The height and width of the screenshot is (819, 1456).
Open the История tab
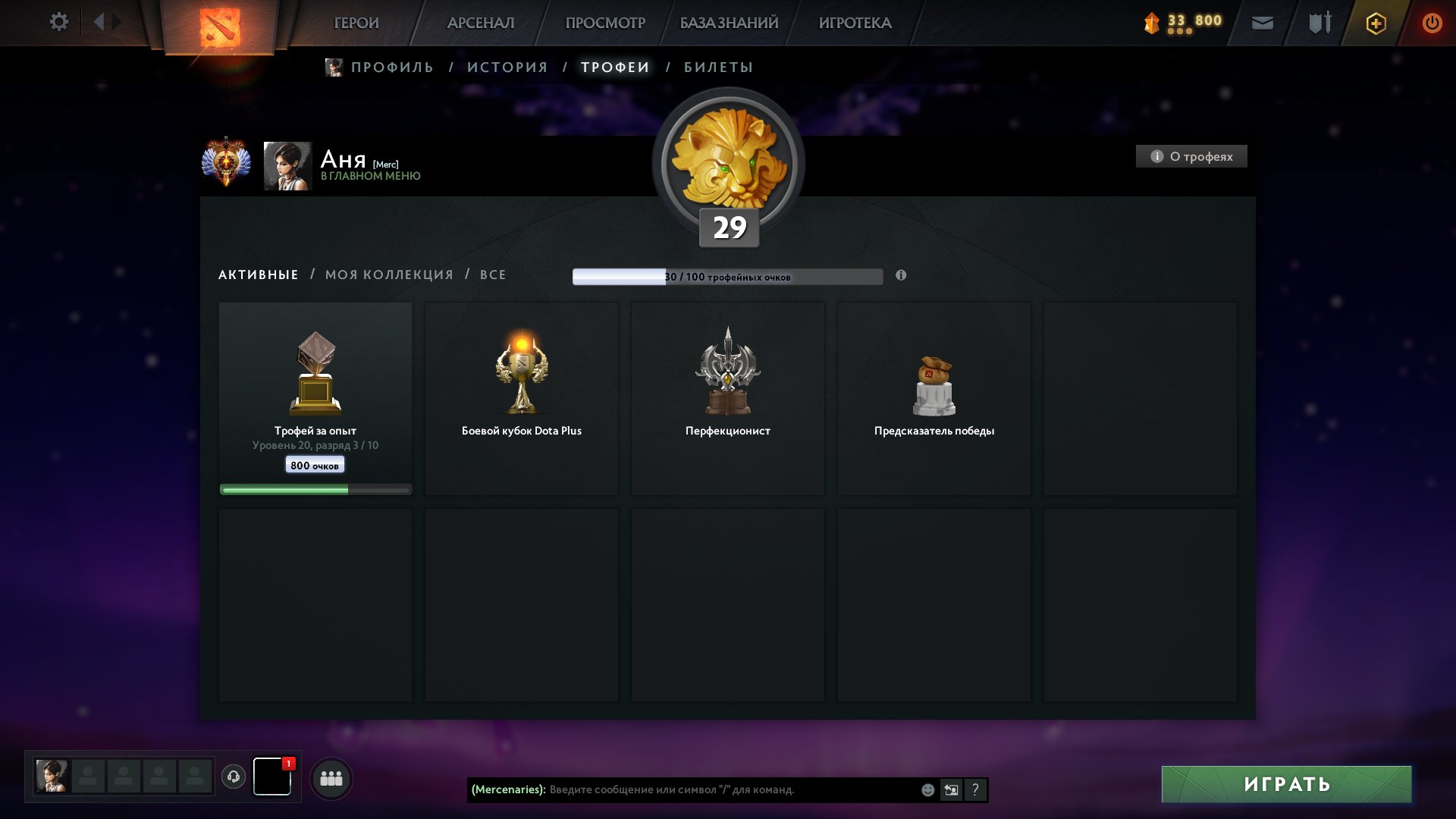click(507, 67)
